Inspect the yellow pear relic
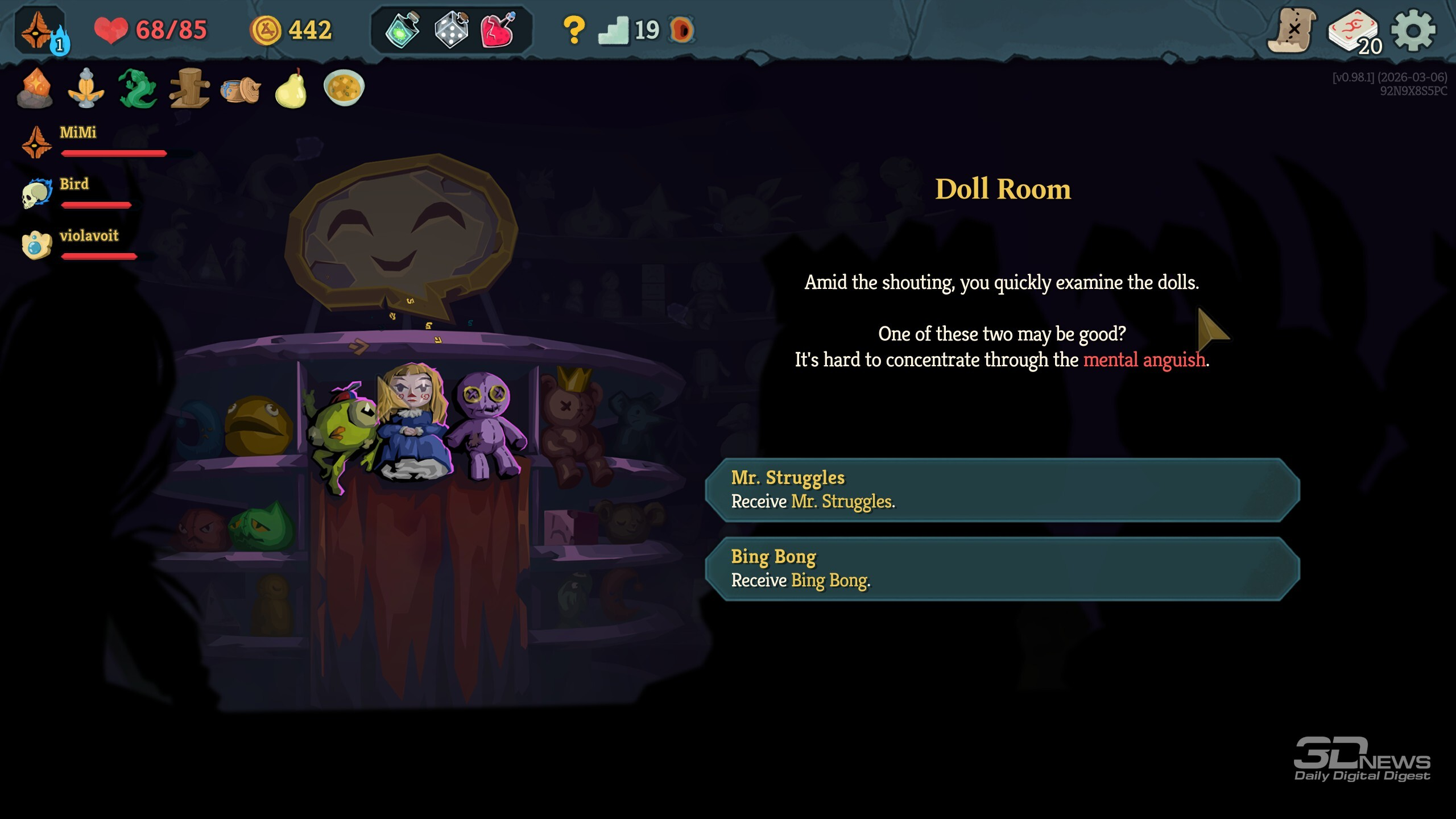Viewport: 1456px width, 819px height. pos(291,89)
